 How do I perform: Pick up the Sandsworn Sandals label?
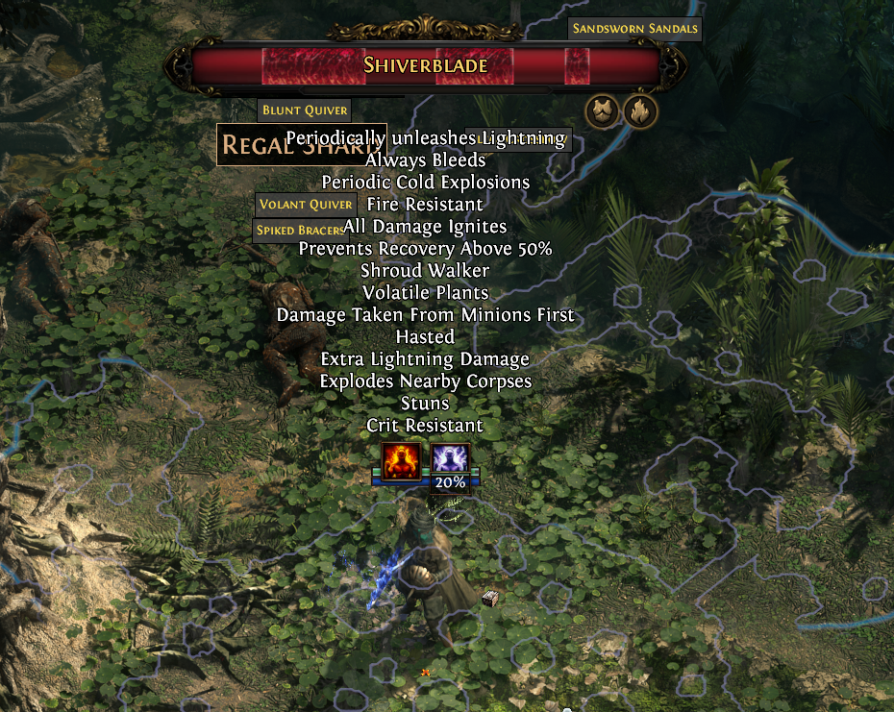point(634,29)
